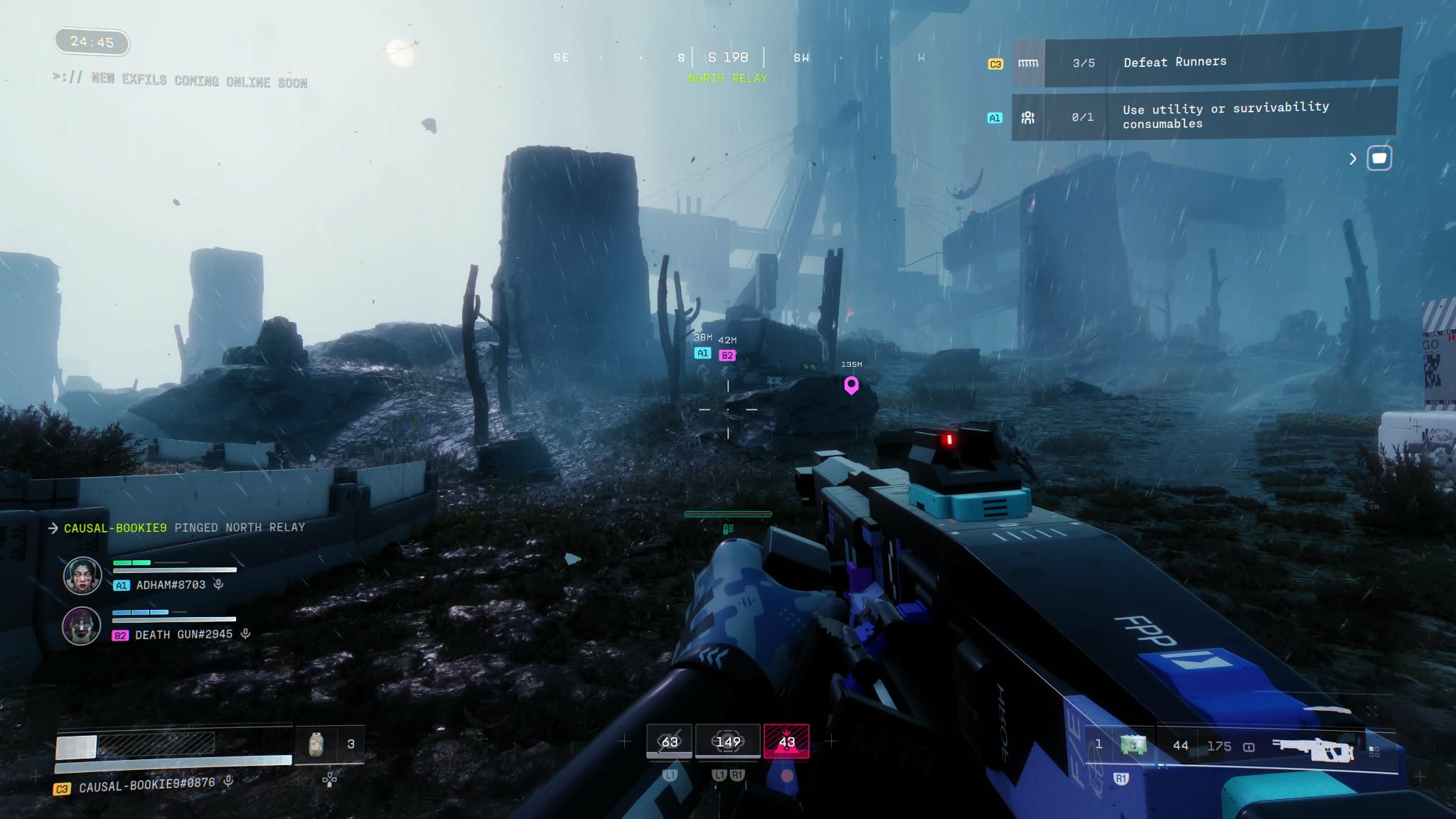Select DEATH GUN#2945 teammate portrait
The width and height of the screenshot is (1456, 819).
[x=82, y=626]
